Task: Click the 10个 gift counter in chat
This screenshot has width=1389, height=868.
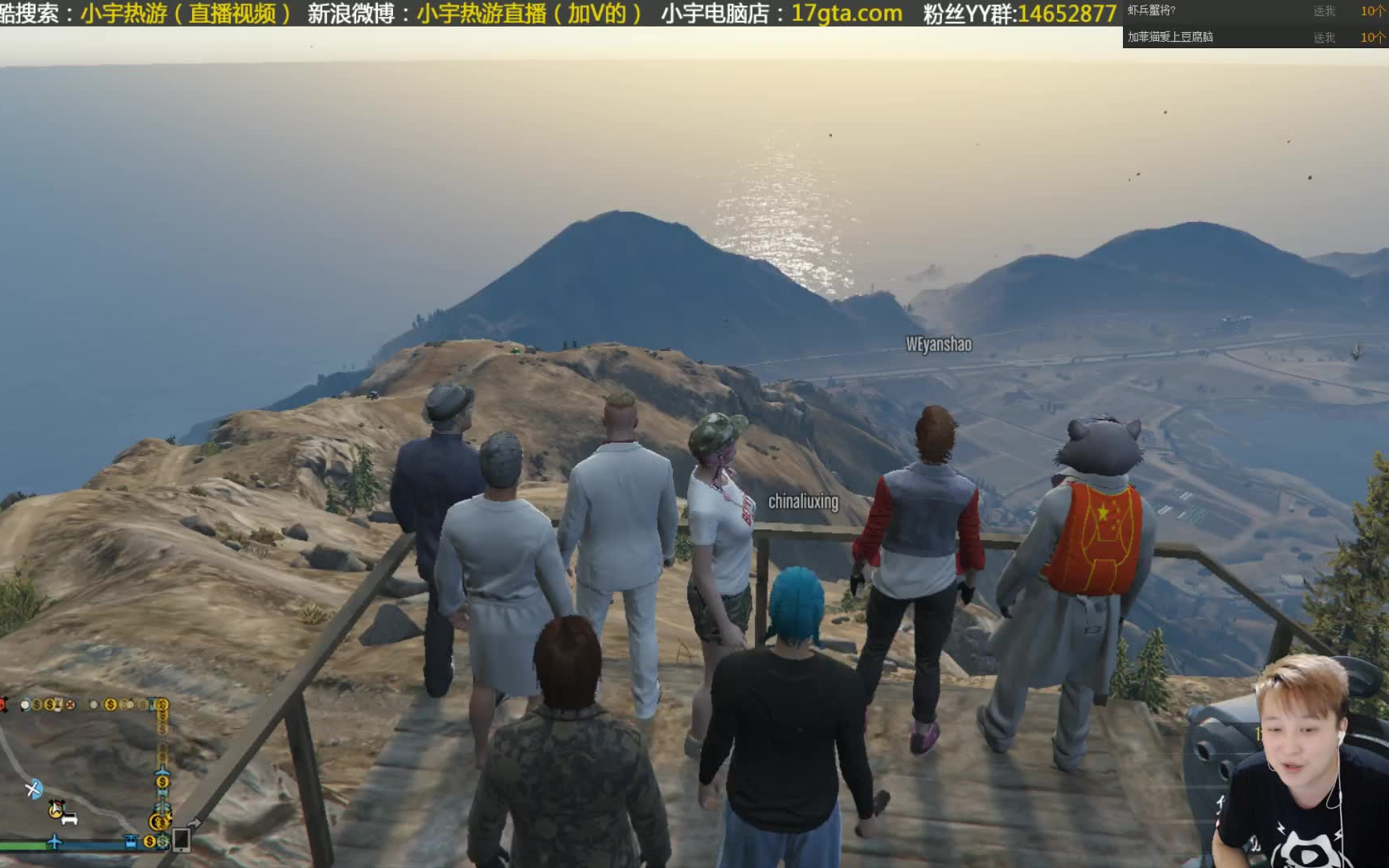Action: pos(1372,11)
